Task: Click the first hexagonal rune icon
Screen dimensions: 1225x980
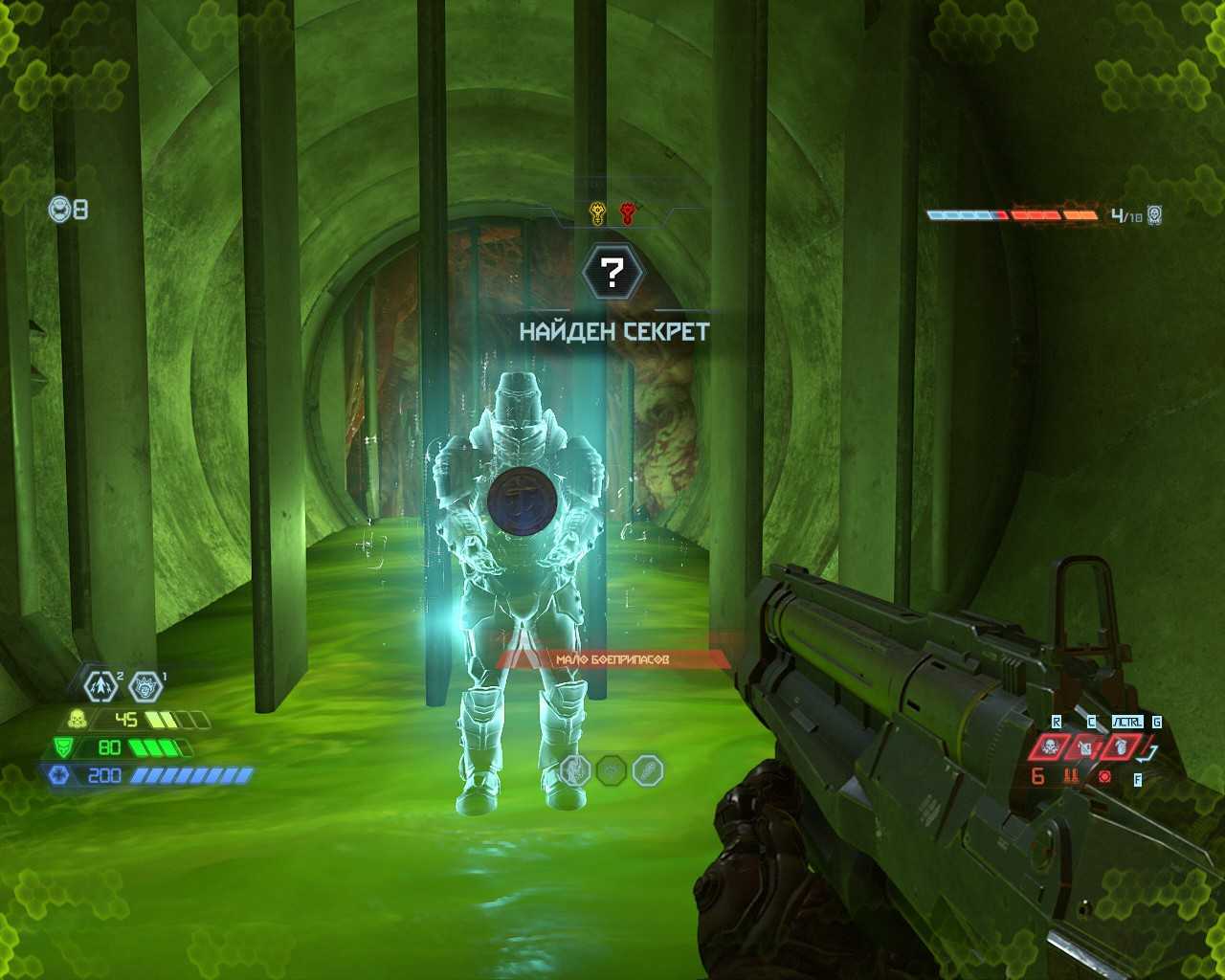Action: (x=575, y=769)
